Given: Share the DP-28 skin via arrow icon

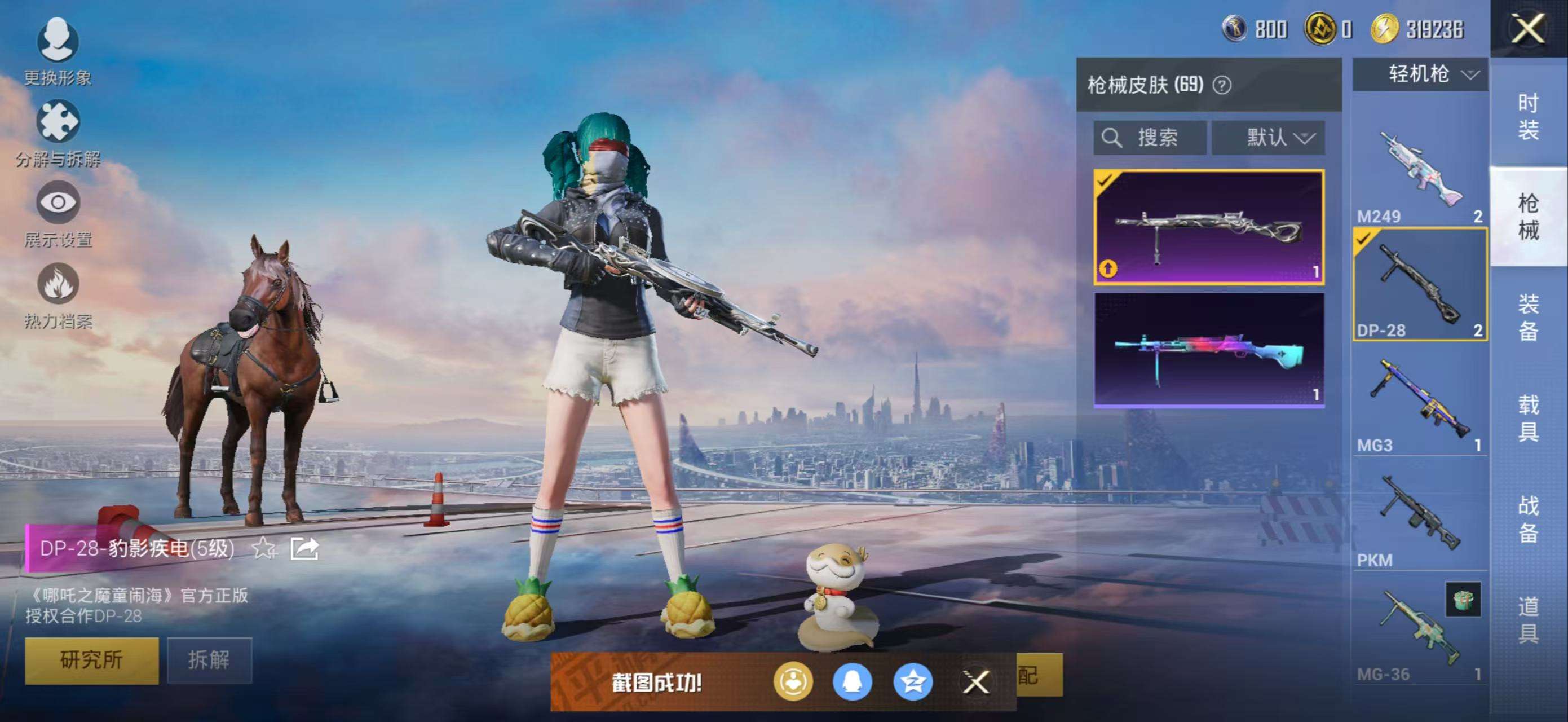Looking at the screenshot, I should (x=304, y=548).
